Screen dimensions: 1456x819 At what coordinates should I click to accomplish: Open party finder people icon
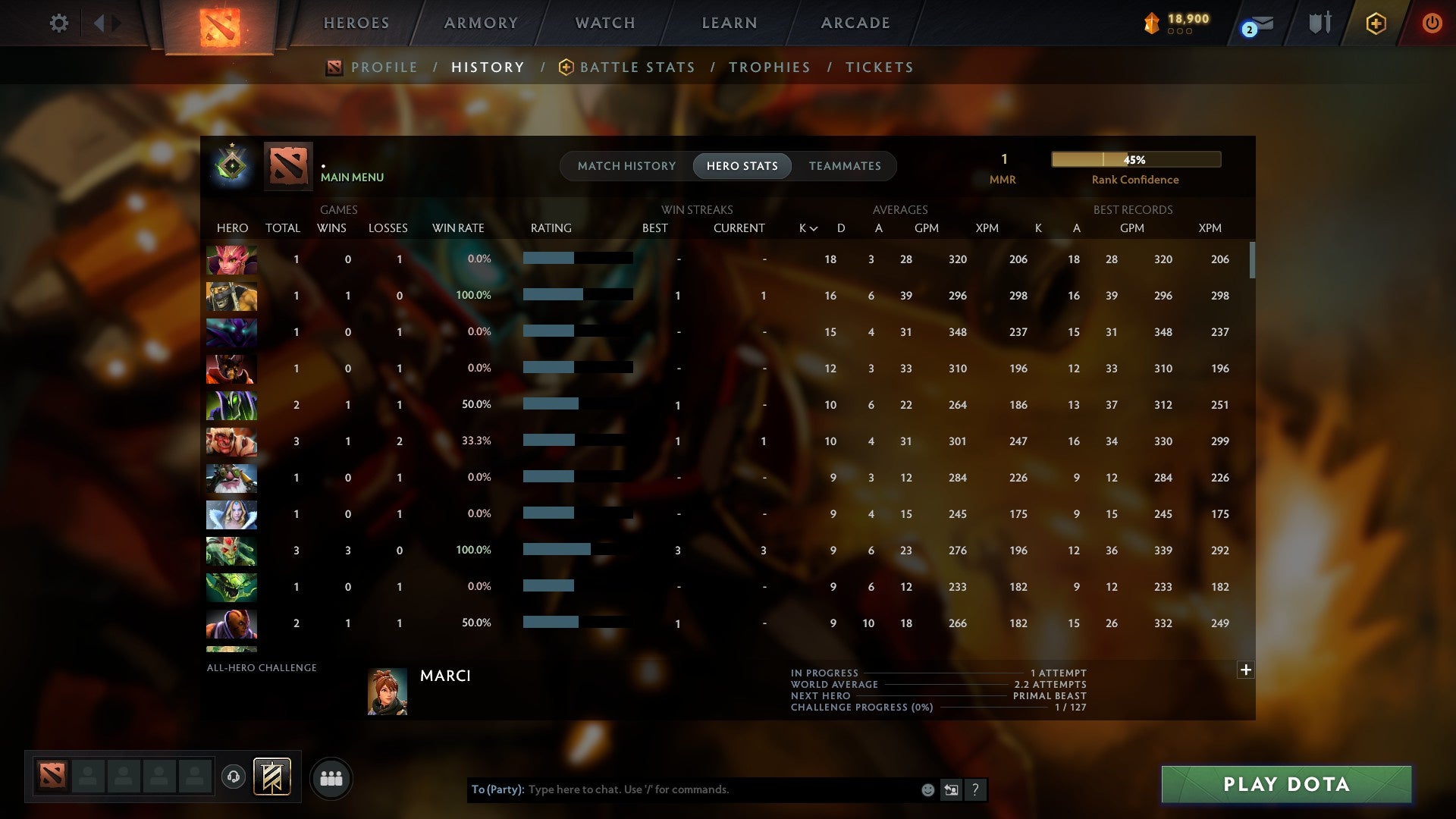[331, 778]
